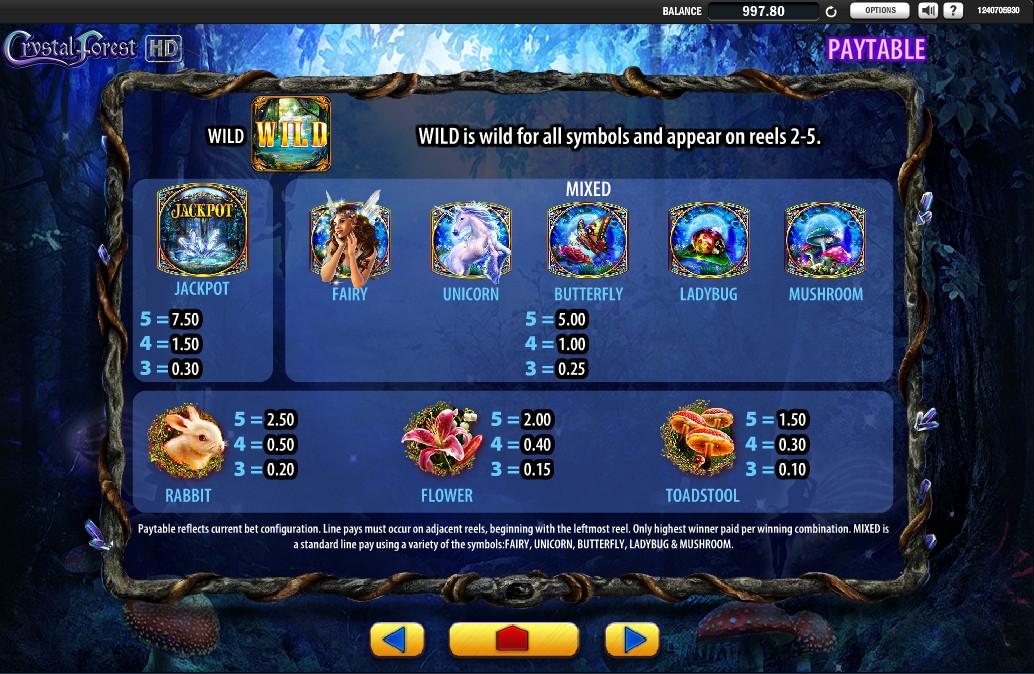Open the Options menu
Screen dimensions: 1034x674
click(880, 11)
